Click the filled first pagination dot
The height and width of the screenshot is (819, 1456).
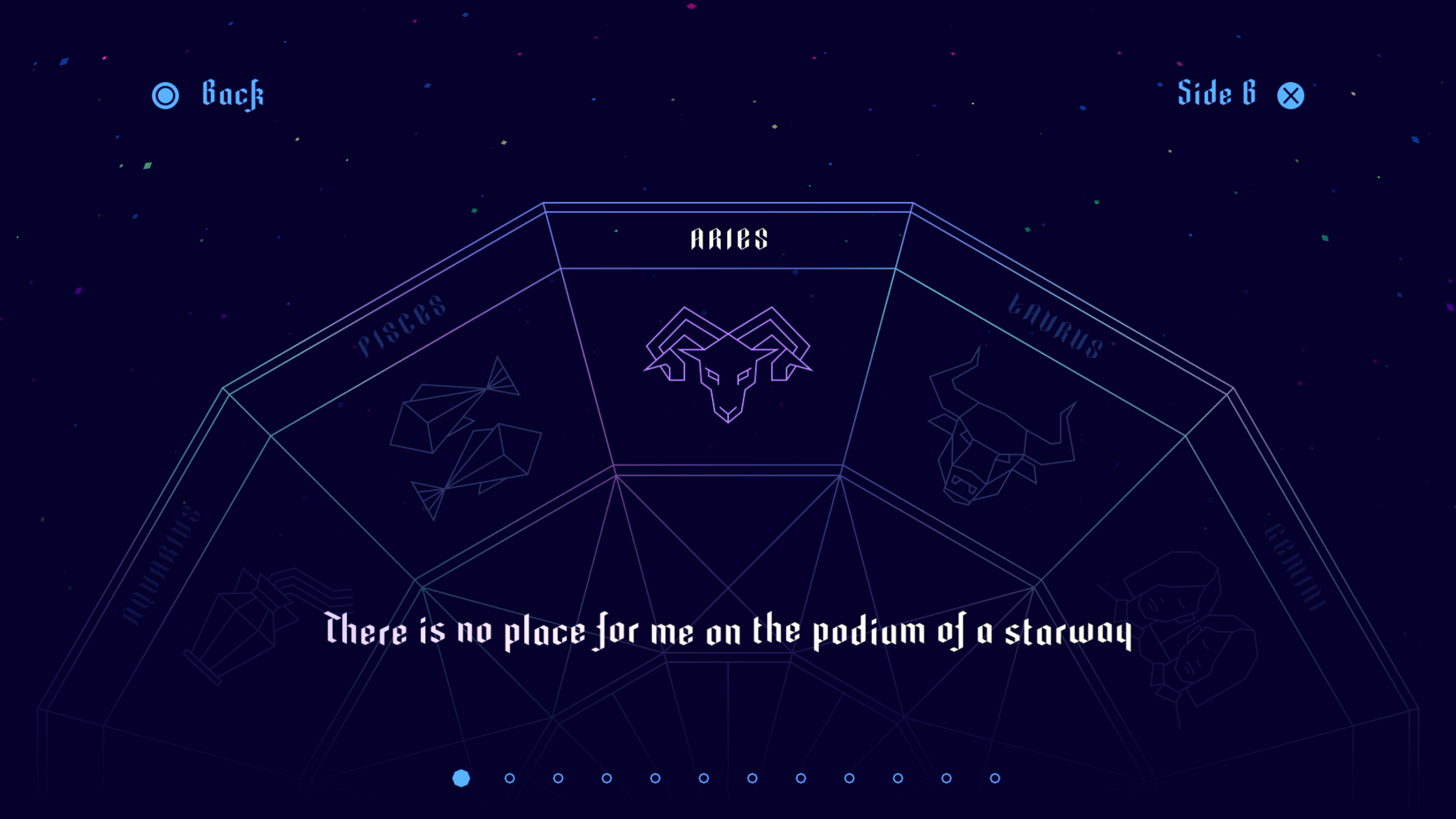coord(462,778)
